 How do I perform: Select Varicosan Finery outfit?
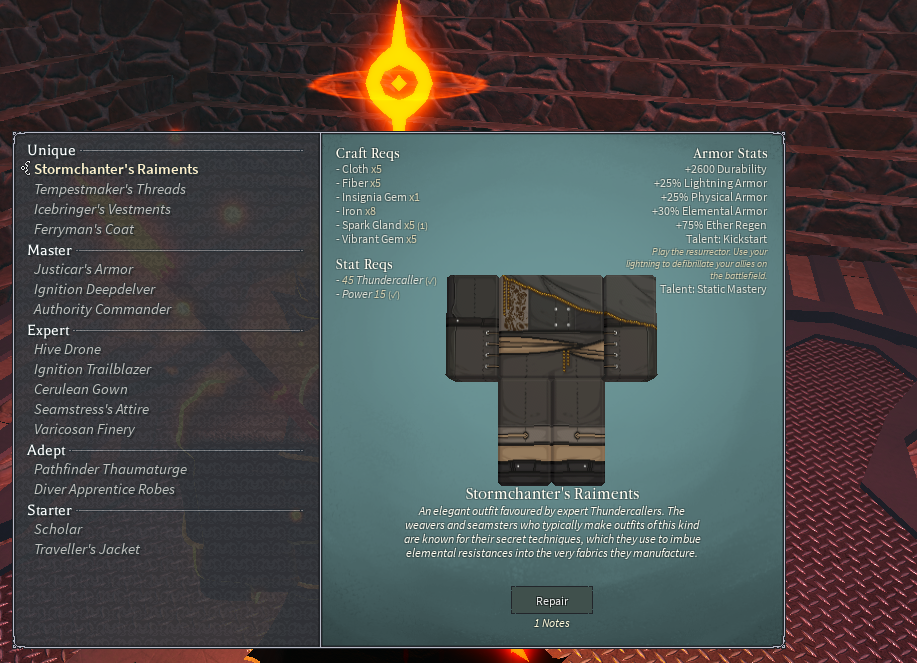[84, 429]
